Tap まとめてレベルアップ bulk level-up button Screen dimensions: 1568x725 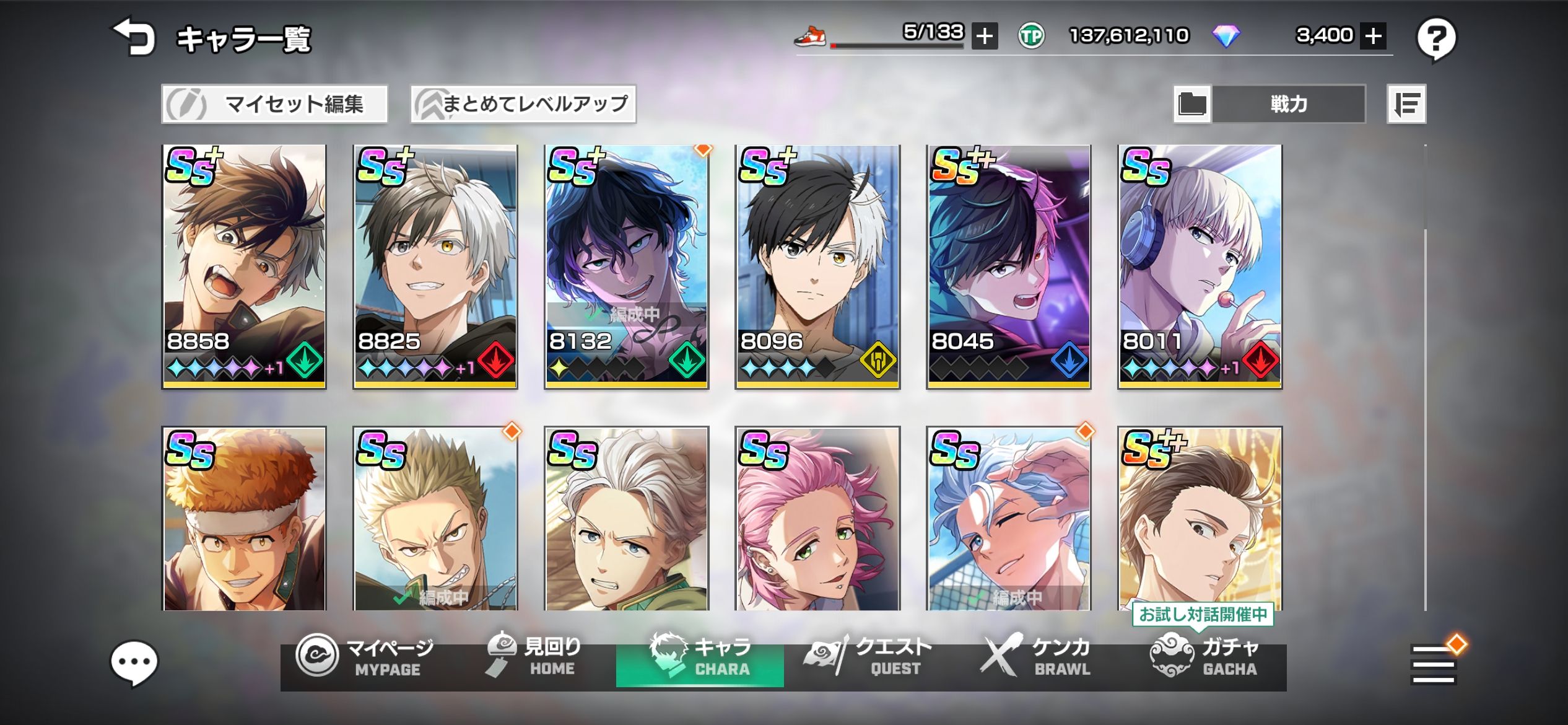523,104
